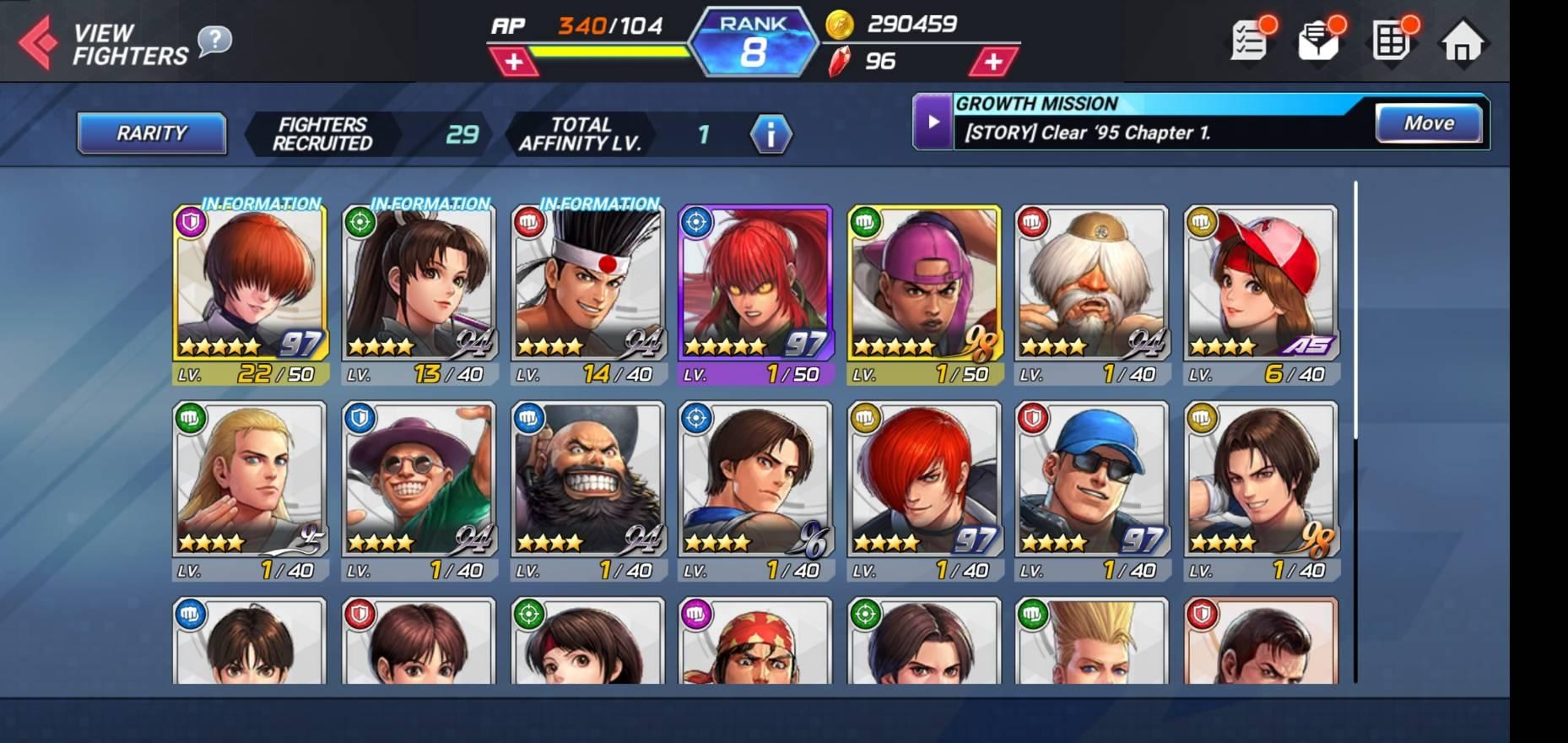
Task: Select the fighter wearing a purple cap
Action: click(x=924, y=287)
